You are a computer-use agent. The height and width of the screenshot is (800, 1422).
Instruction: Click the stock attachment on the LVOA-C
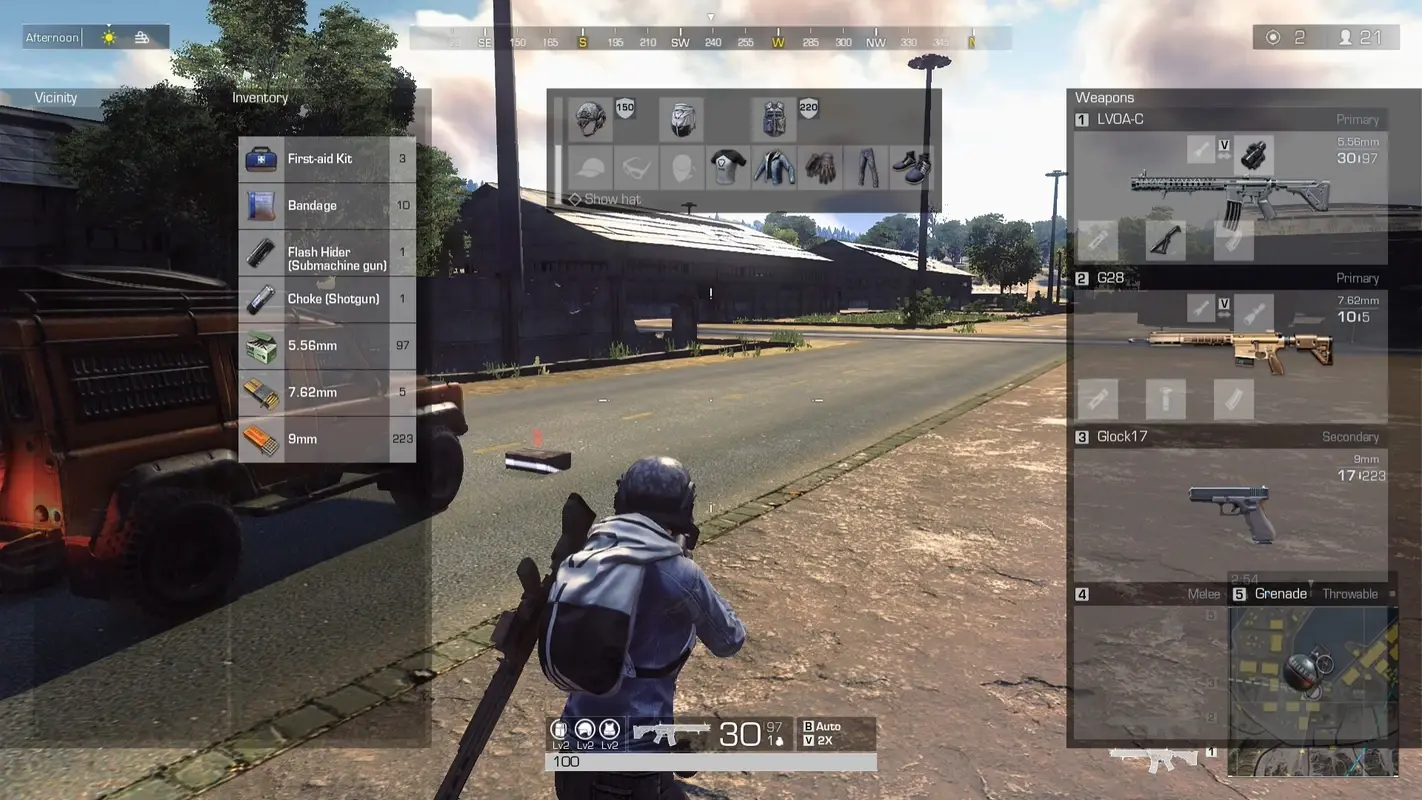tap(1165, 239)
